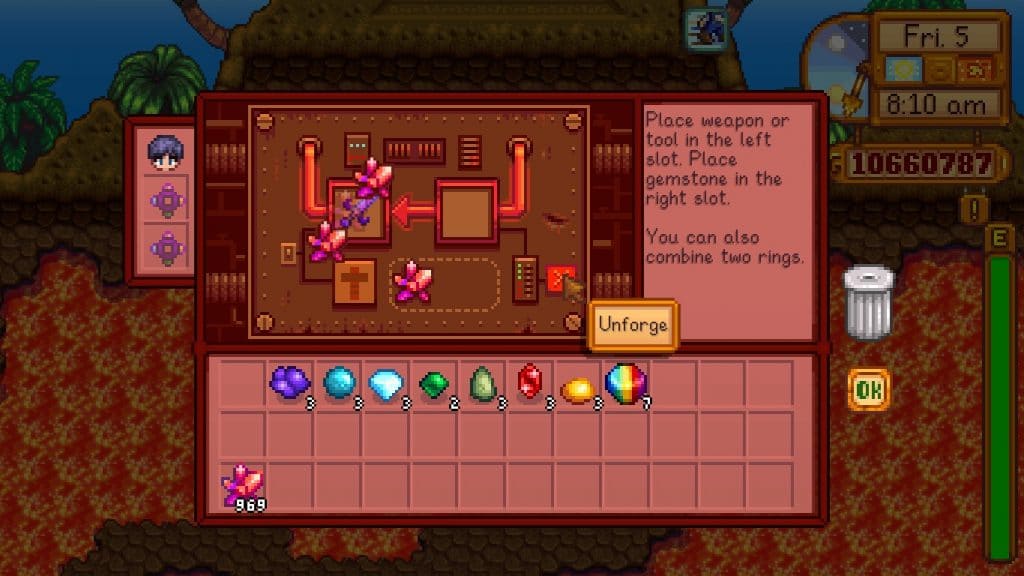Click the trash can
Viewport: 1024px width, 576px height.
(867, 303)
